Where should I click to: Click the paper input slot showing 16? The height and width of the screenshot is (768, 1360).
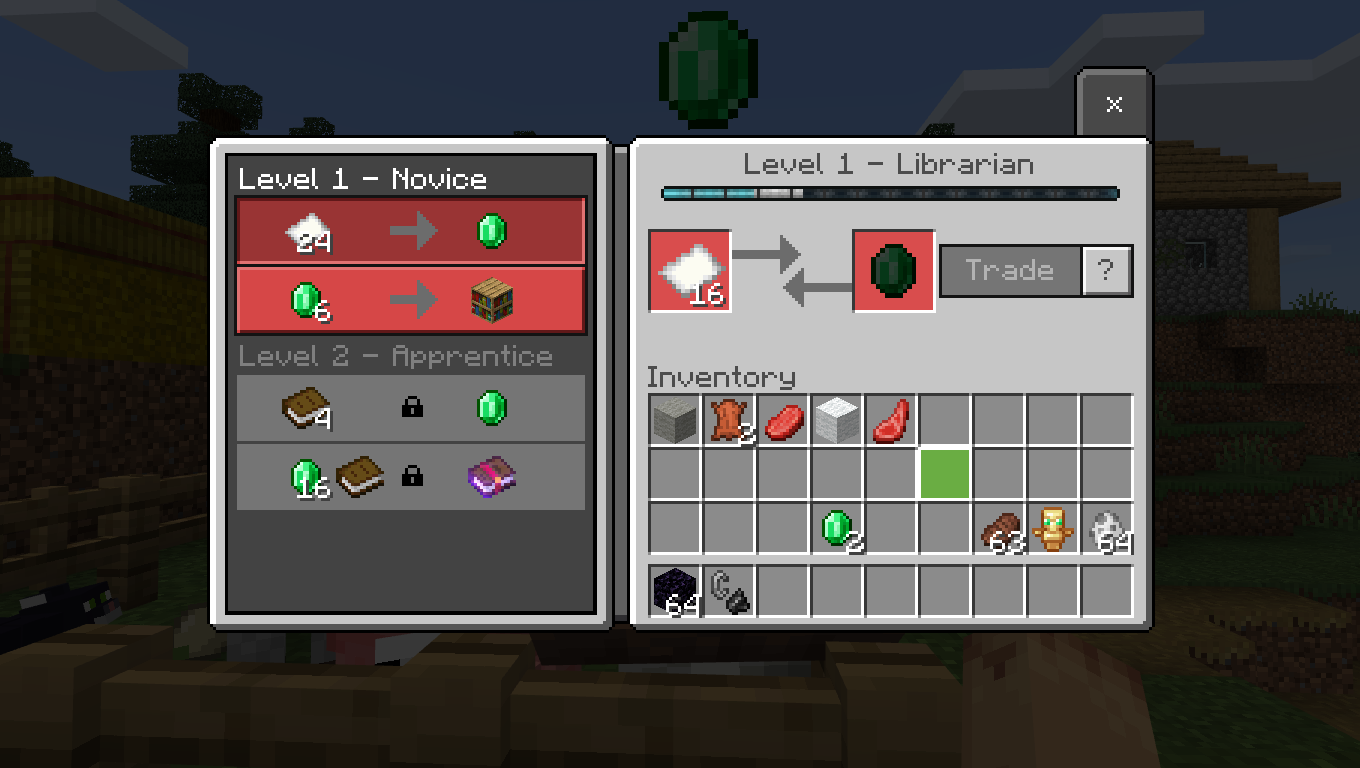click(x=690, y=271)
